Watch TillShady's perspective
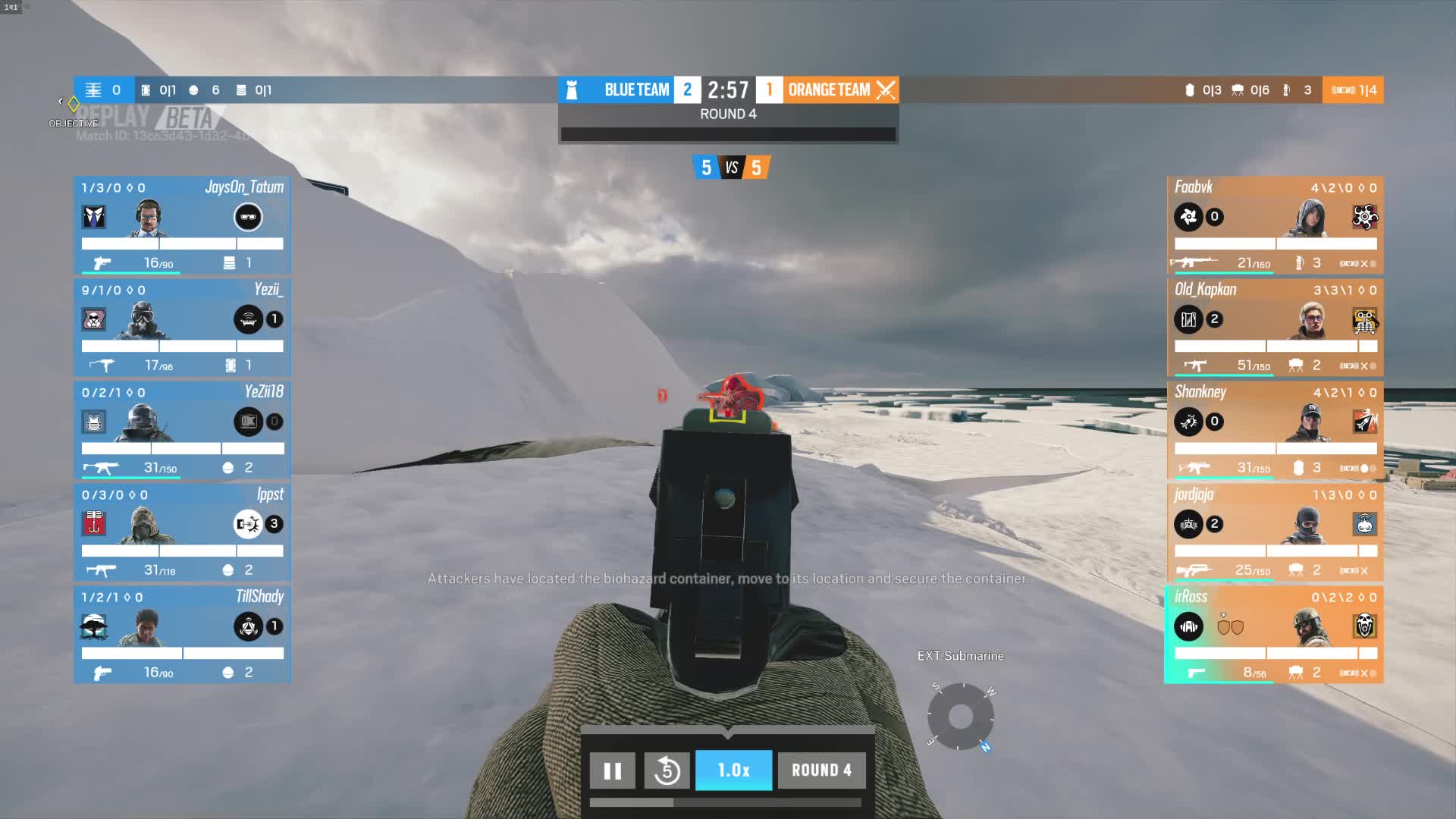Image resolution: width=1456 pixels, height=819 pixels. click(182, 635)
